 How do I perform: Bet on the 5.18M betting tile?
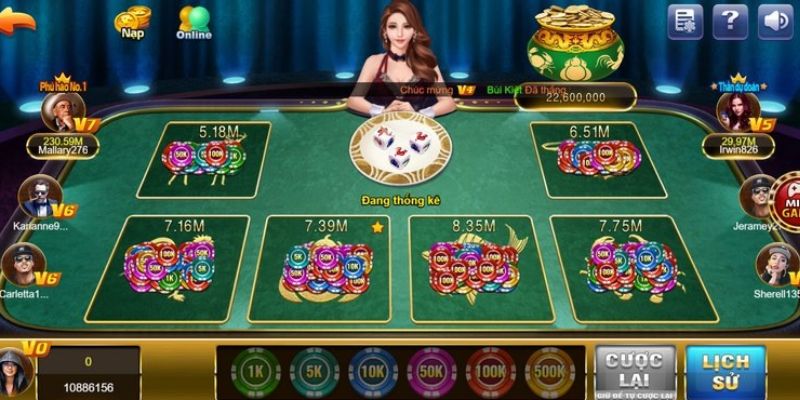pos(204,160)
